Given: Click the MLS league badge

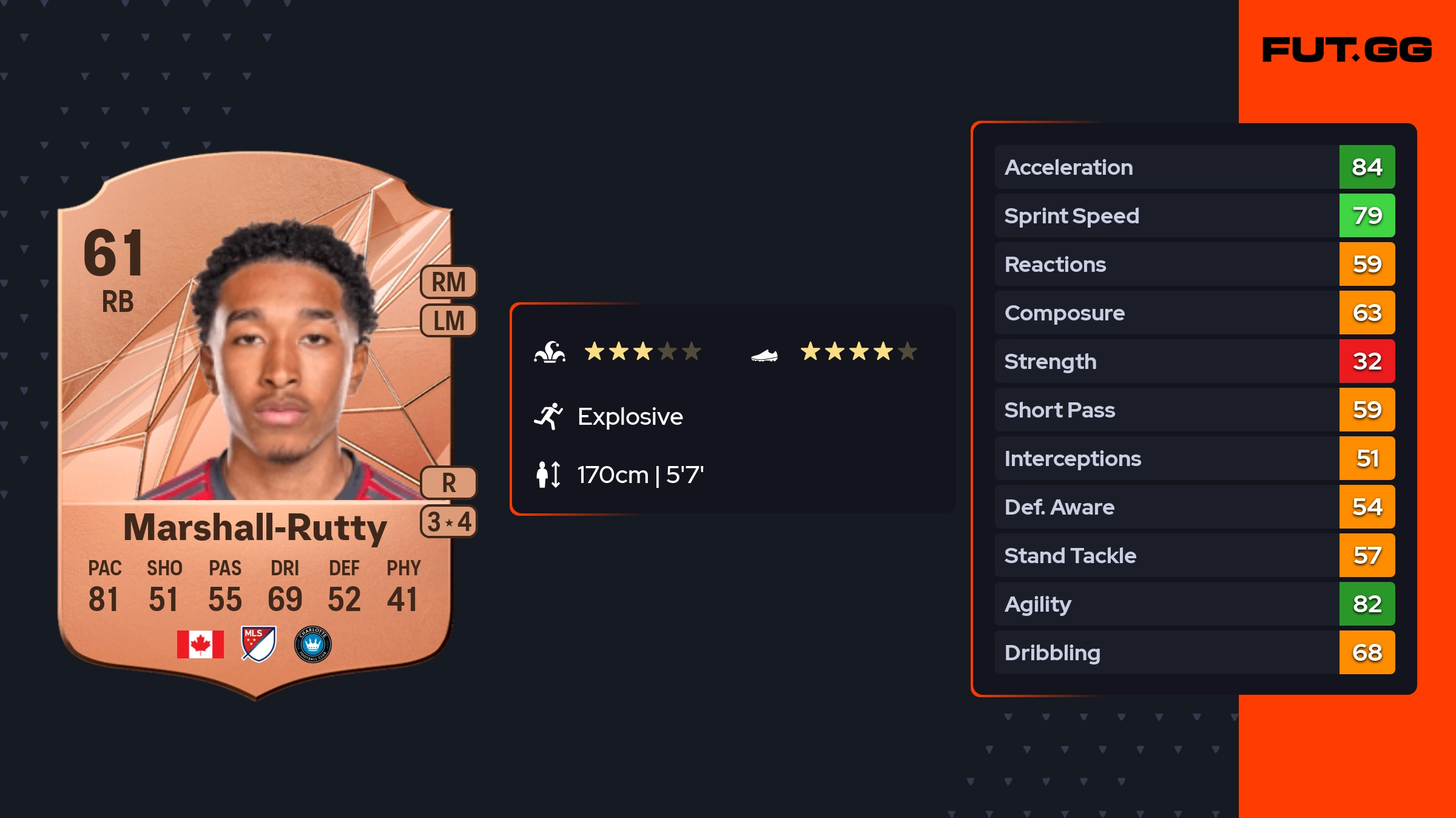Looking at the screenshot, I should click(x=258, y=644).
